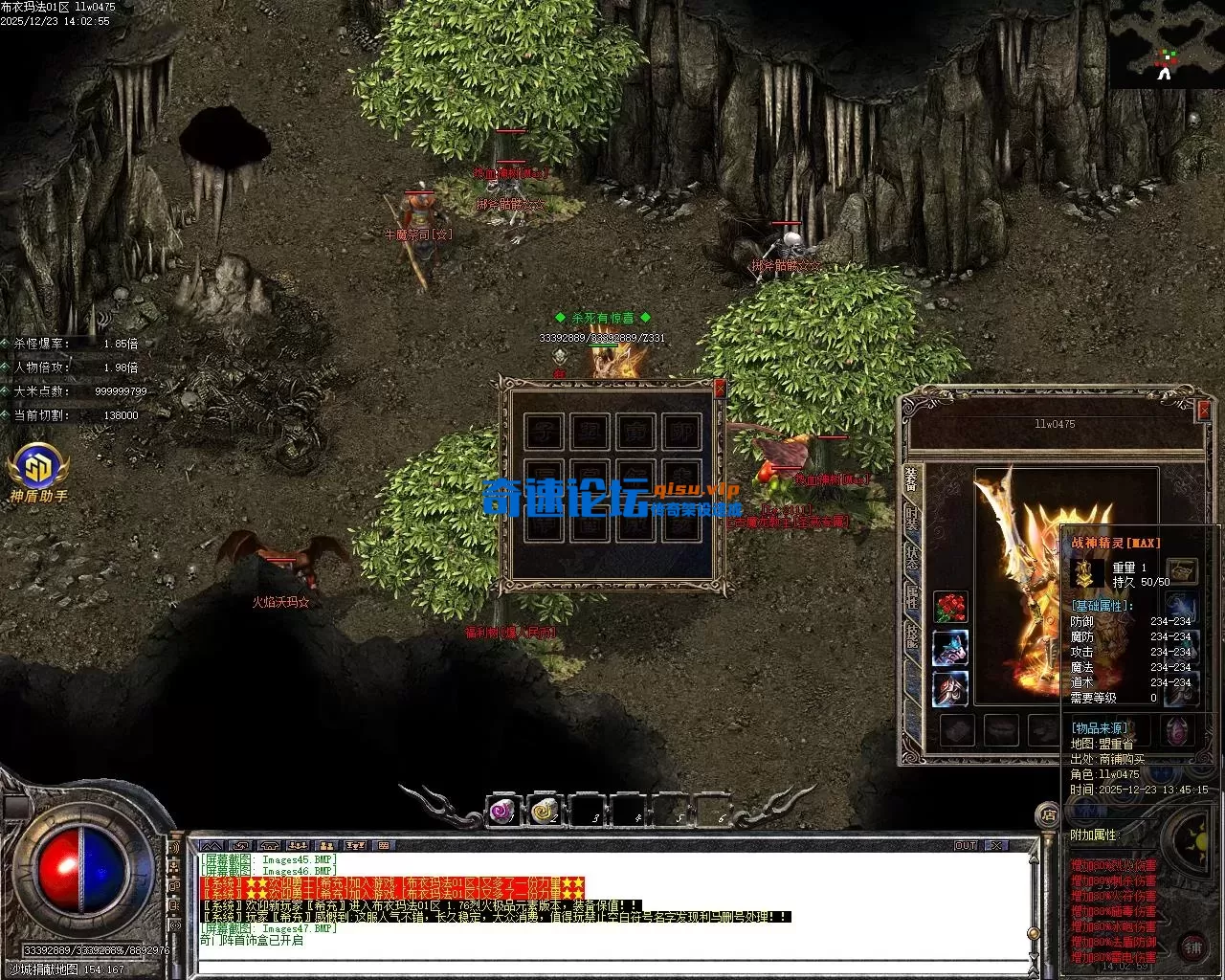Use the yellow swirl scroll in hotbar
The image size is (1225, 980).
(545, 812)
